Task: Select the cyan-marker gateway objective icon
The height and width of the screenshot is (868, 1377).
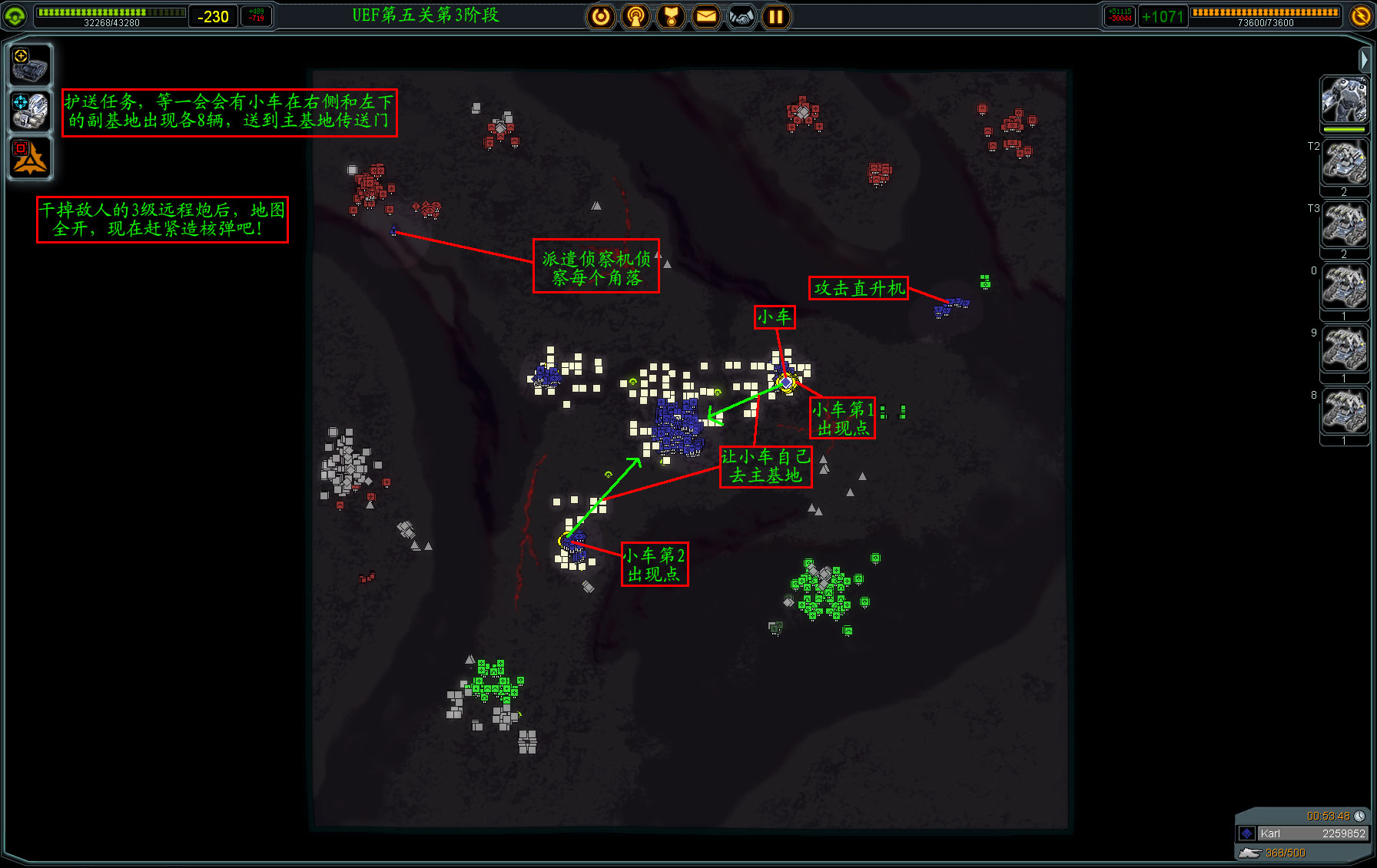Action: click(30, 111)
